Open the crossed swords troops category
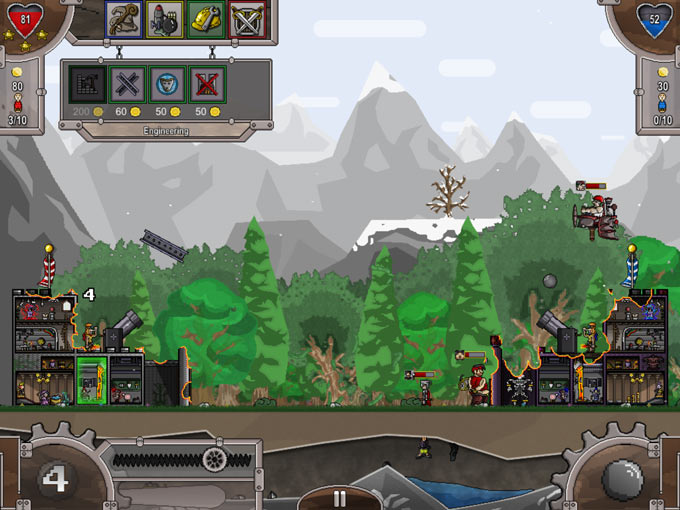Screen dimensions: 680x510 (246, 19)
